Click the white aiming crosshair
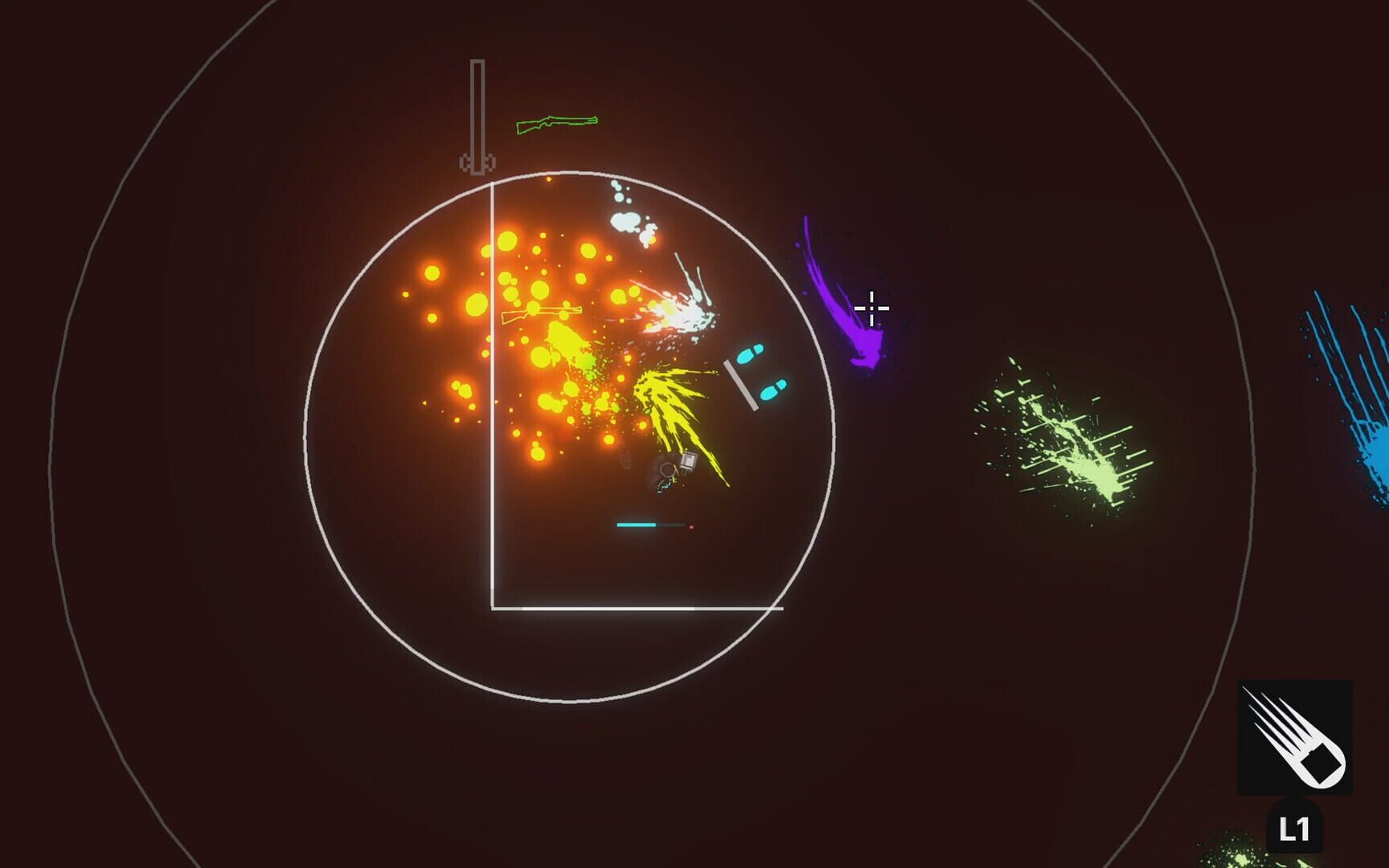Screen dimensions: 1389x868 [x=873, y=307]
